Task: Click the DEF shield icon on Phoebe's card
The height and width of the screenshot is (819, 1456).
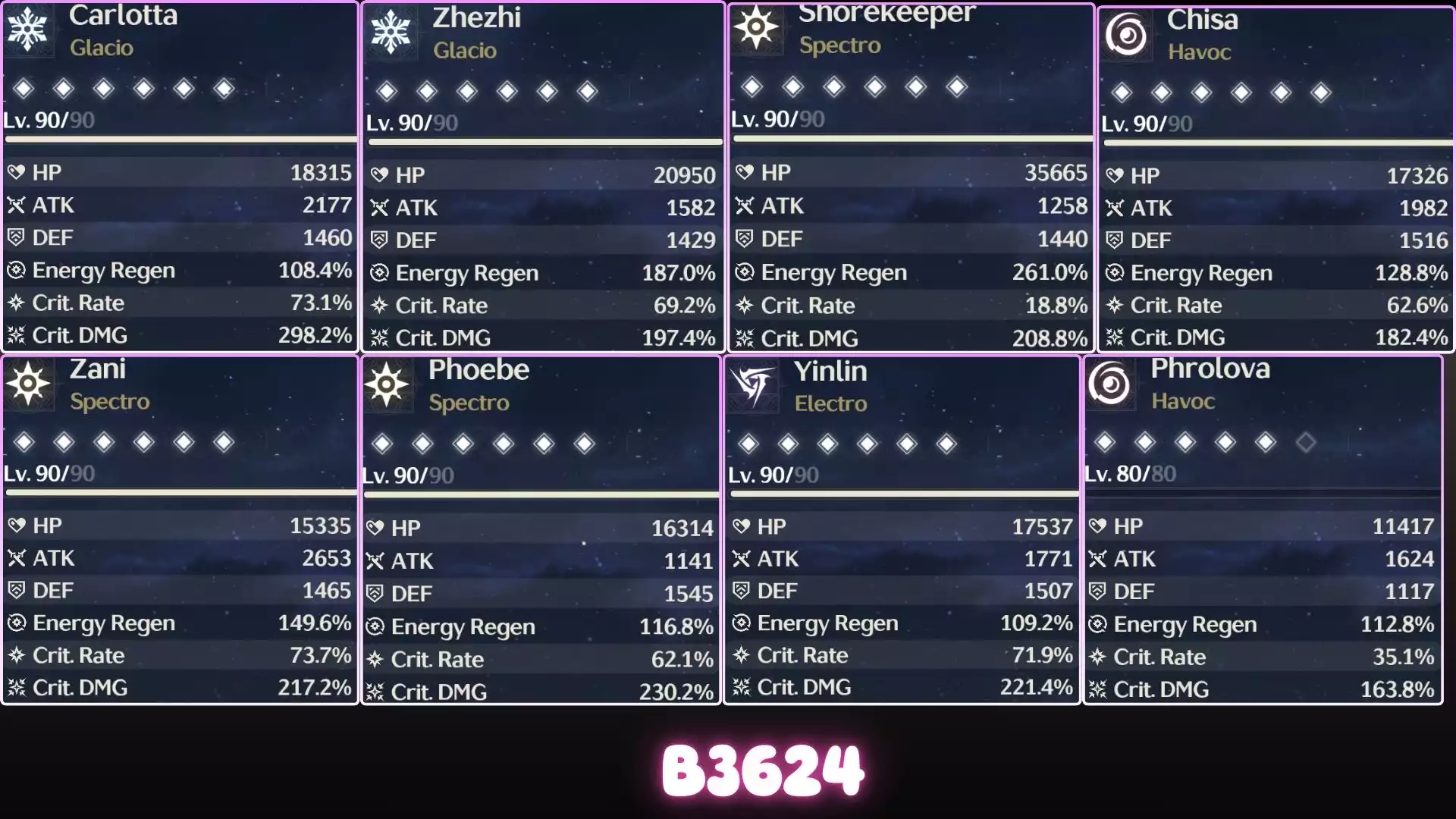Action: 374,594
